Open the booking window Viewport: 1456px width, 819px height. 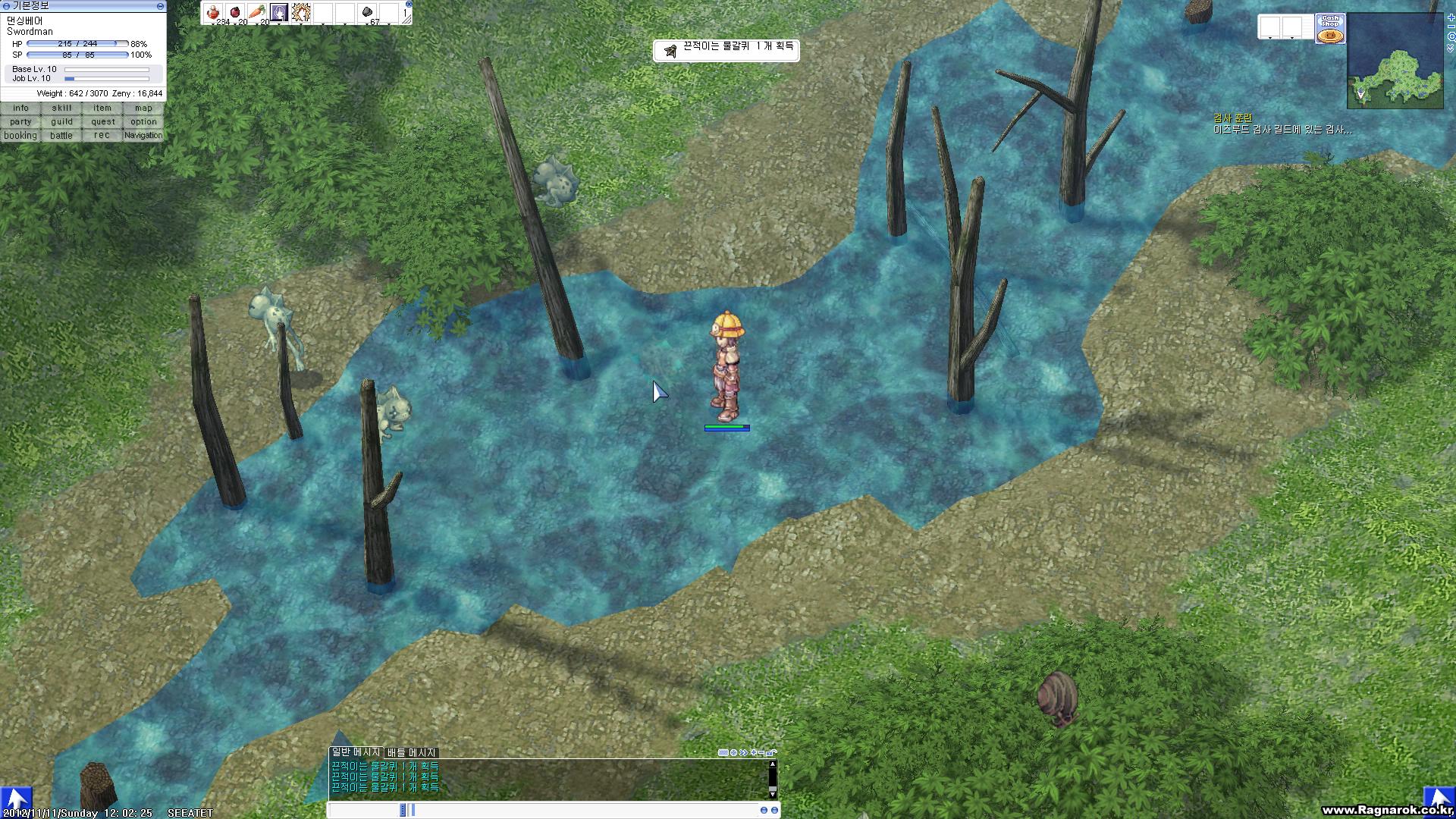[x=20, y=136]
